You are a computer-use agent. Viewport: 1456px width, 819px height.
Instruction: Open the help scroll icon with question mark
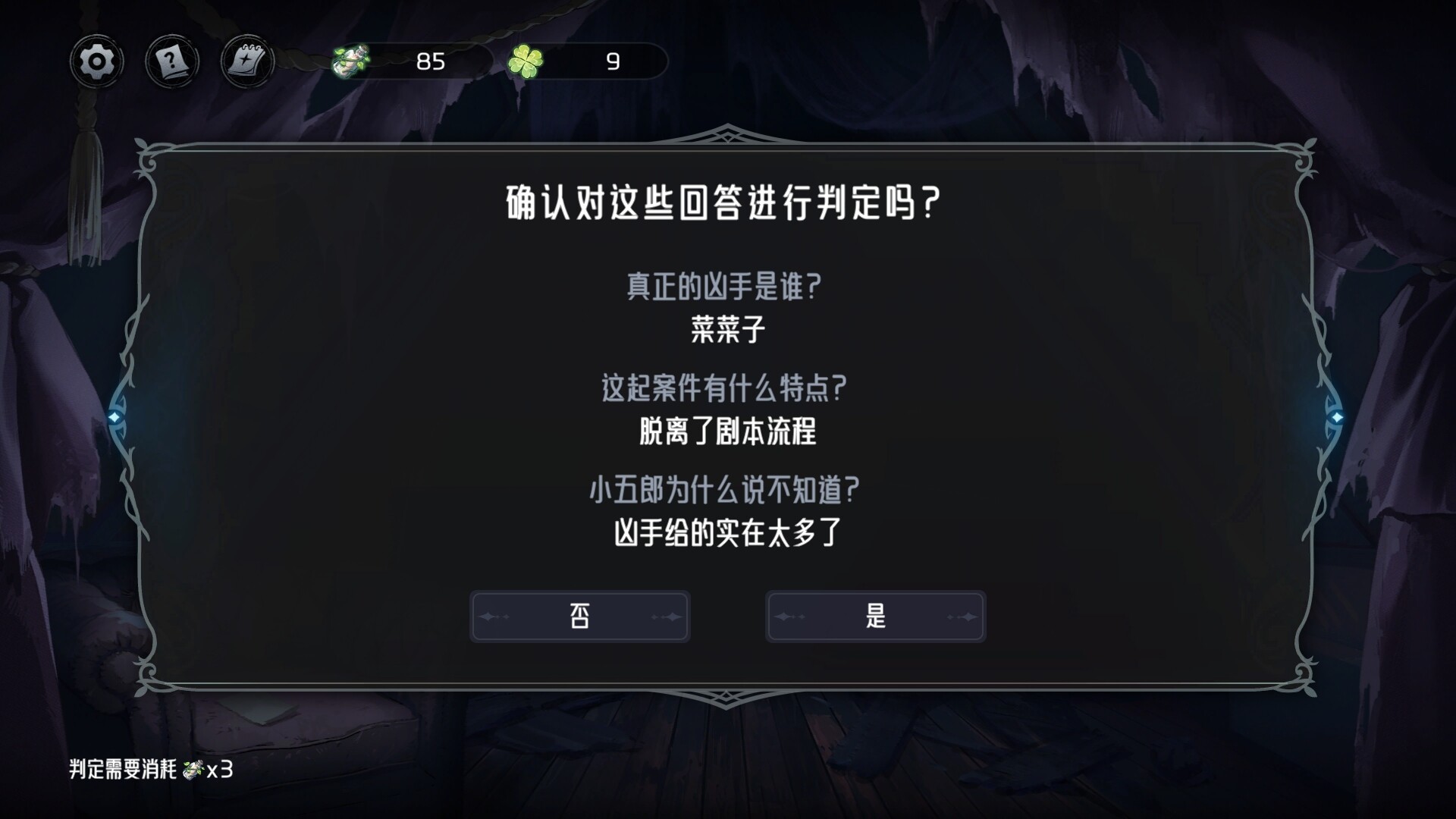tap(171, 61)
